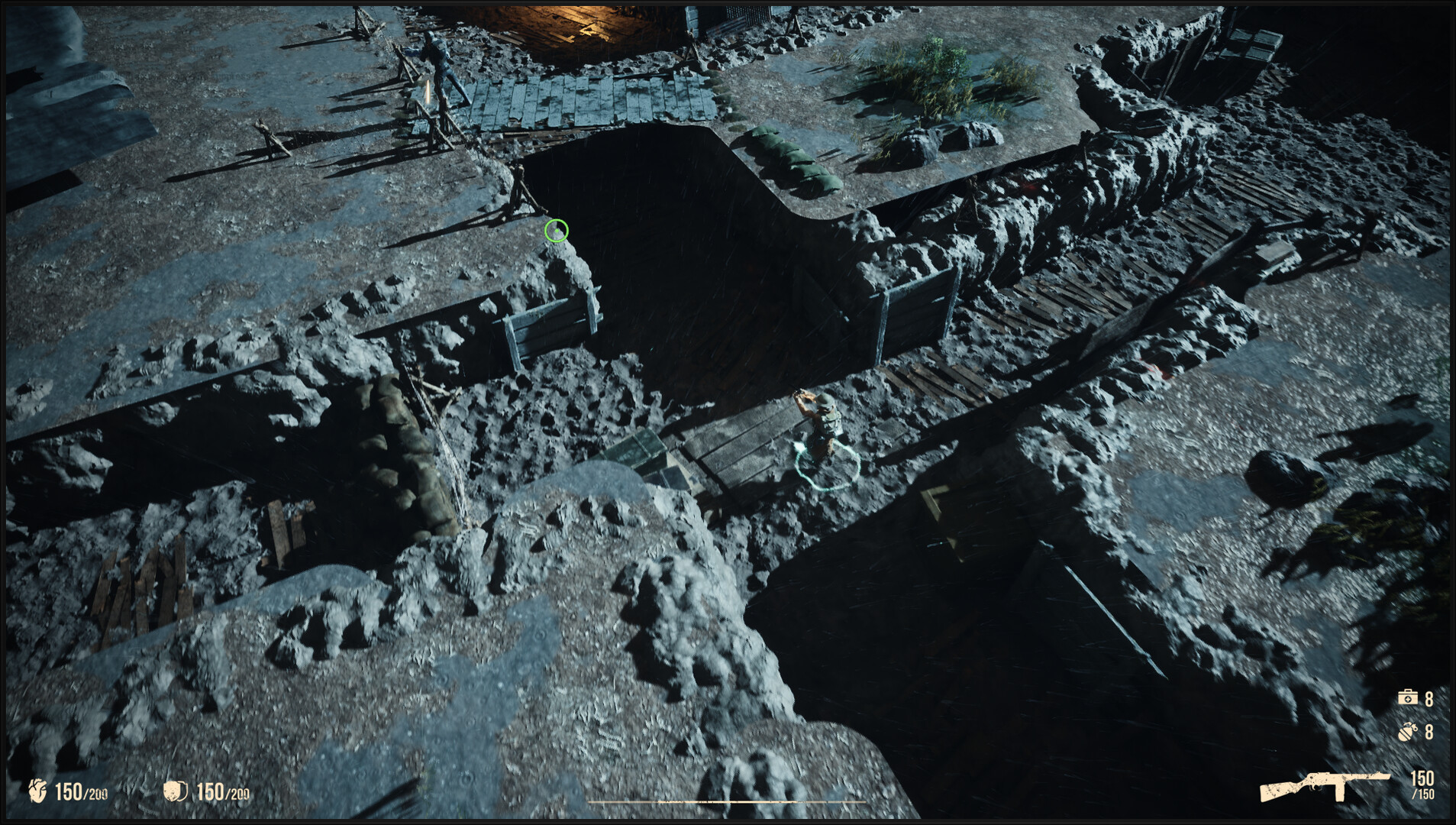Click the rifle weapon silhouette icon
This screenshot has height=825, width=1456.
1325,787
